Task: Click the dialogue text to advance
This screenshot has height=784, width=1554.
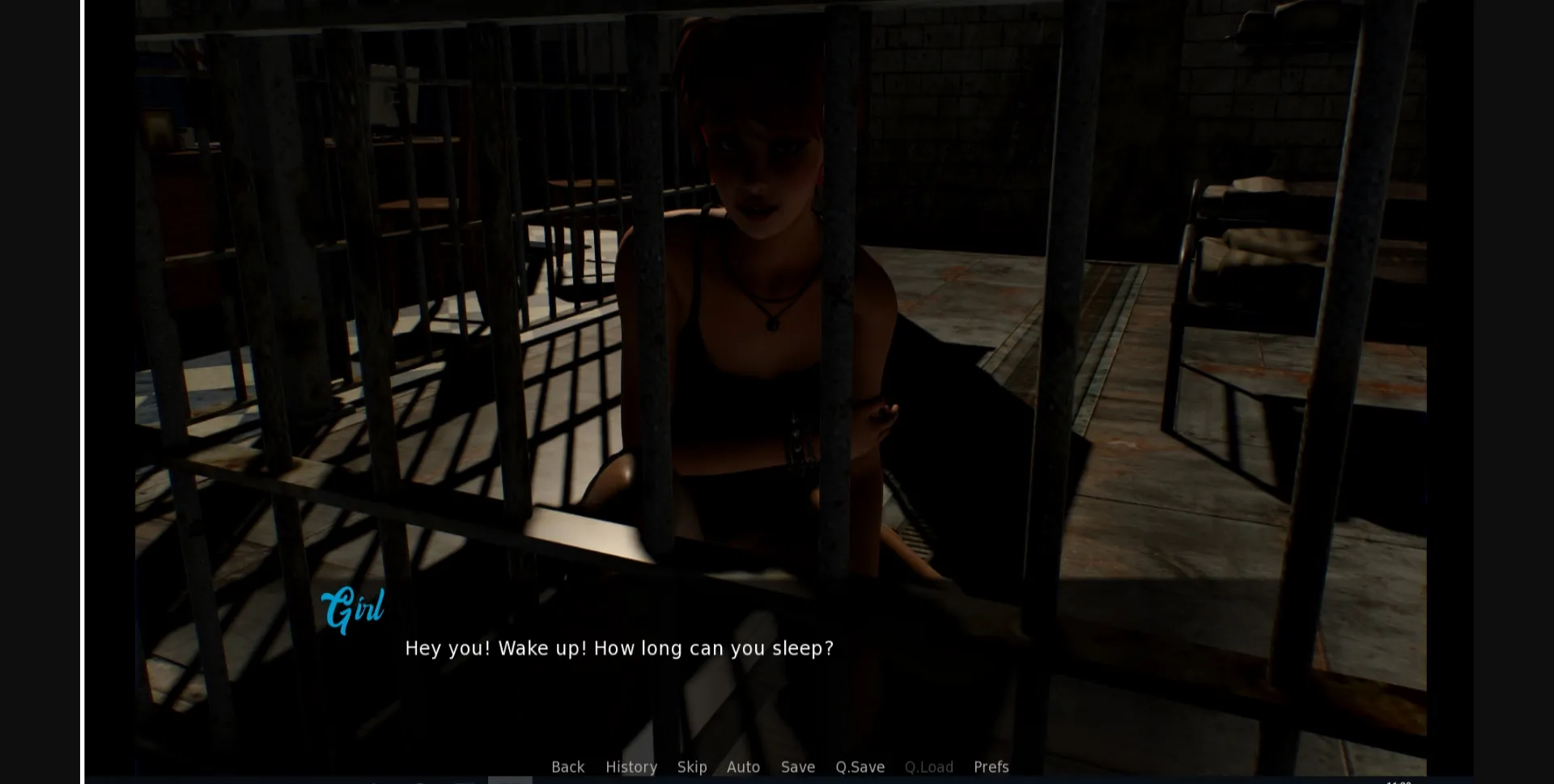Action: [619, 647]
